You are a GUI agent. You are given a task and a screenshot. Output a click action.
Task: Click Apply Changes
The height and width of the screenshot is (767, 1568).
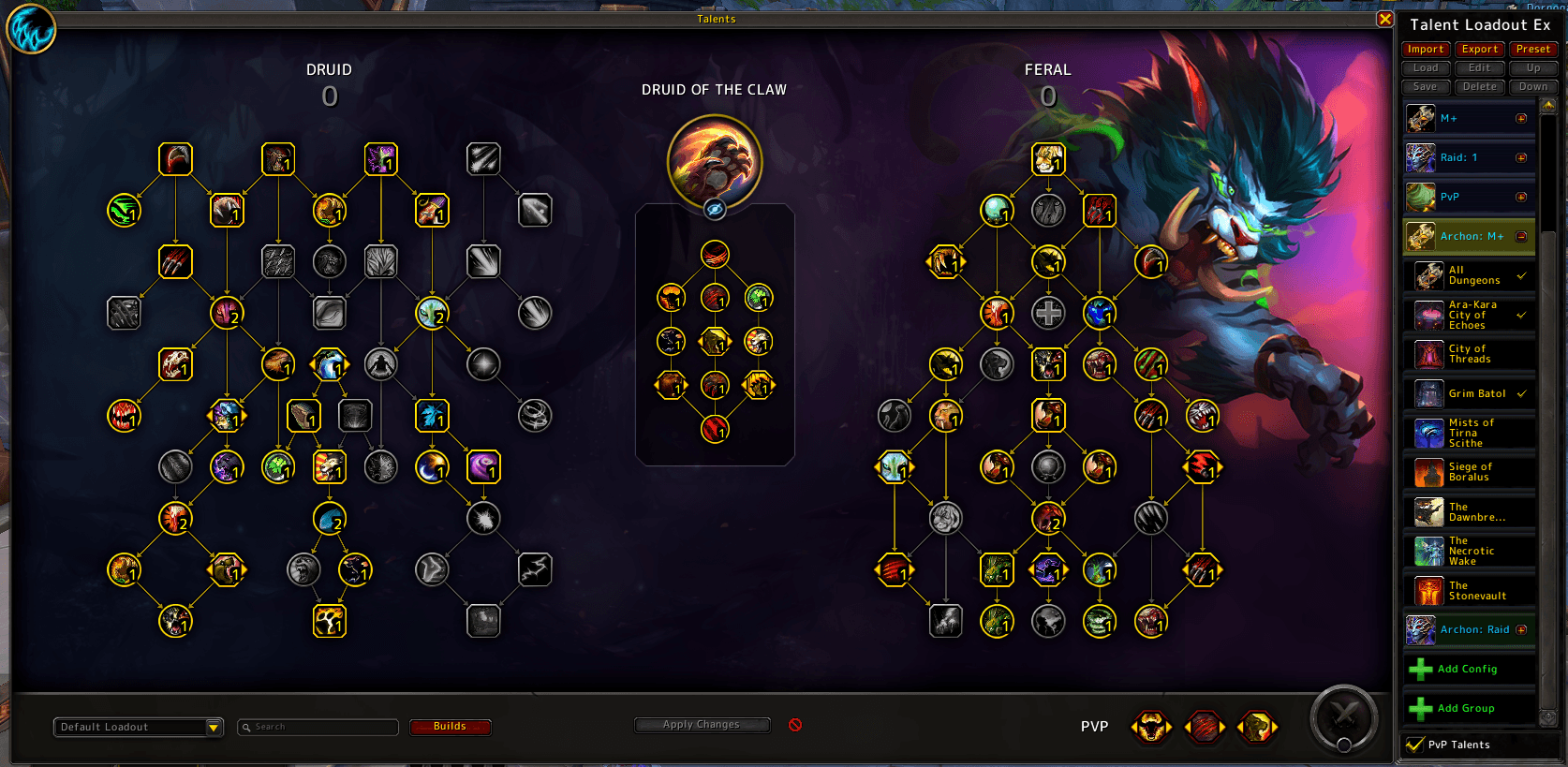pyautogui.click(x=702, y=725)
